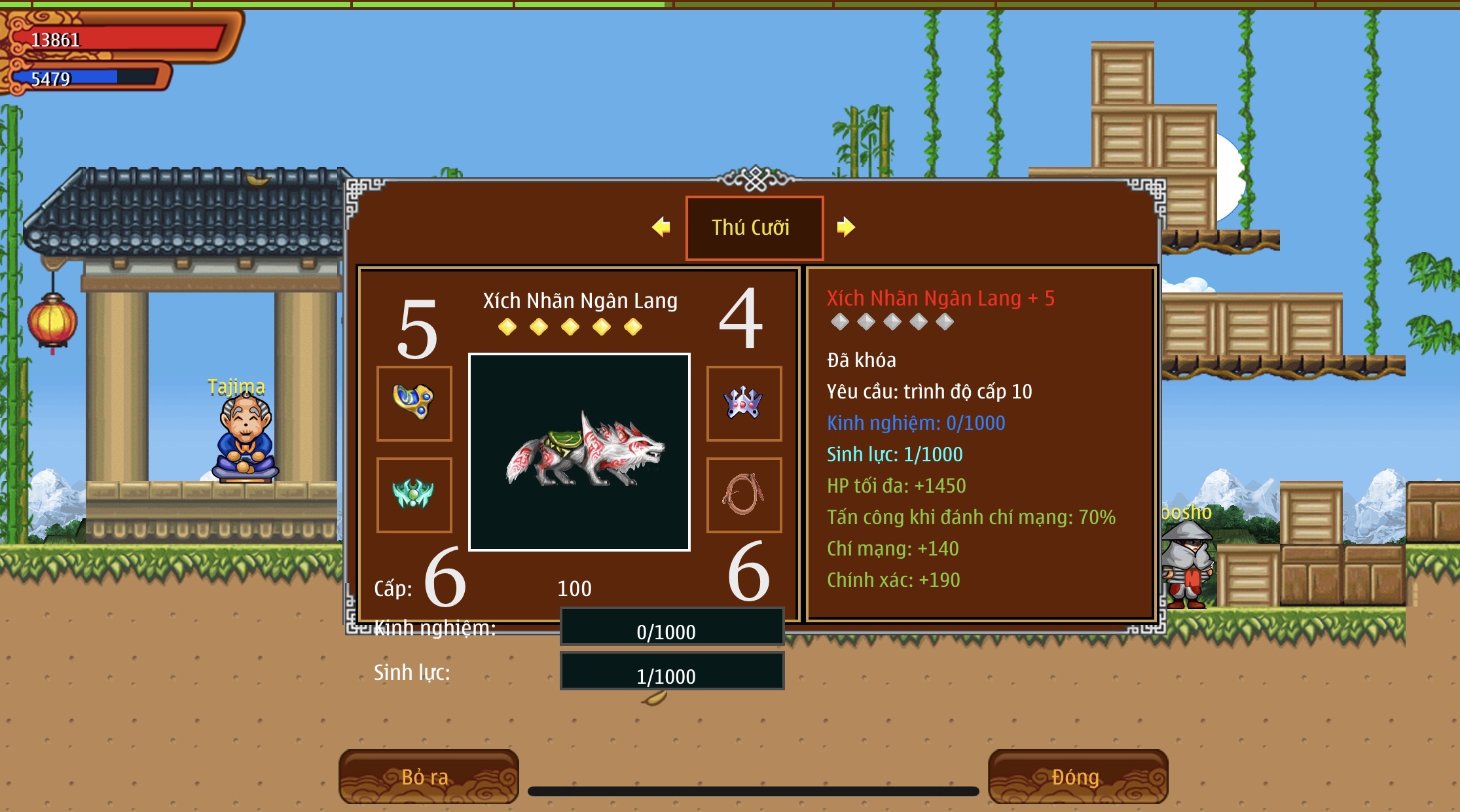
Task: Select the purple spiked mask slot
Action: pyautogui.click(x=744, y=403)
